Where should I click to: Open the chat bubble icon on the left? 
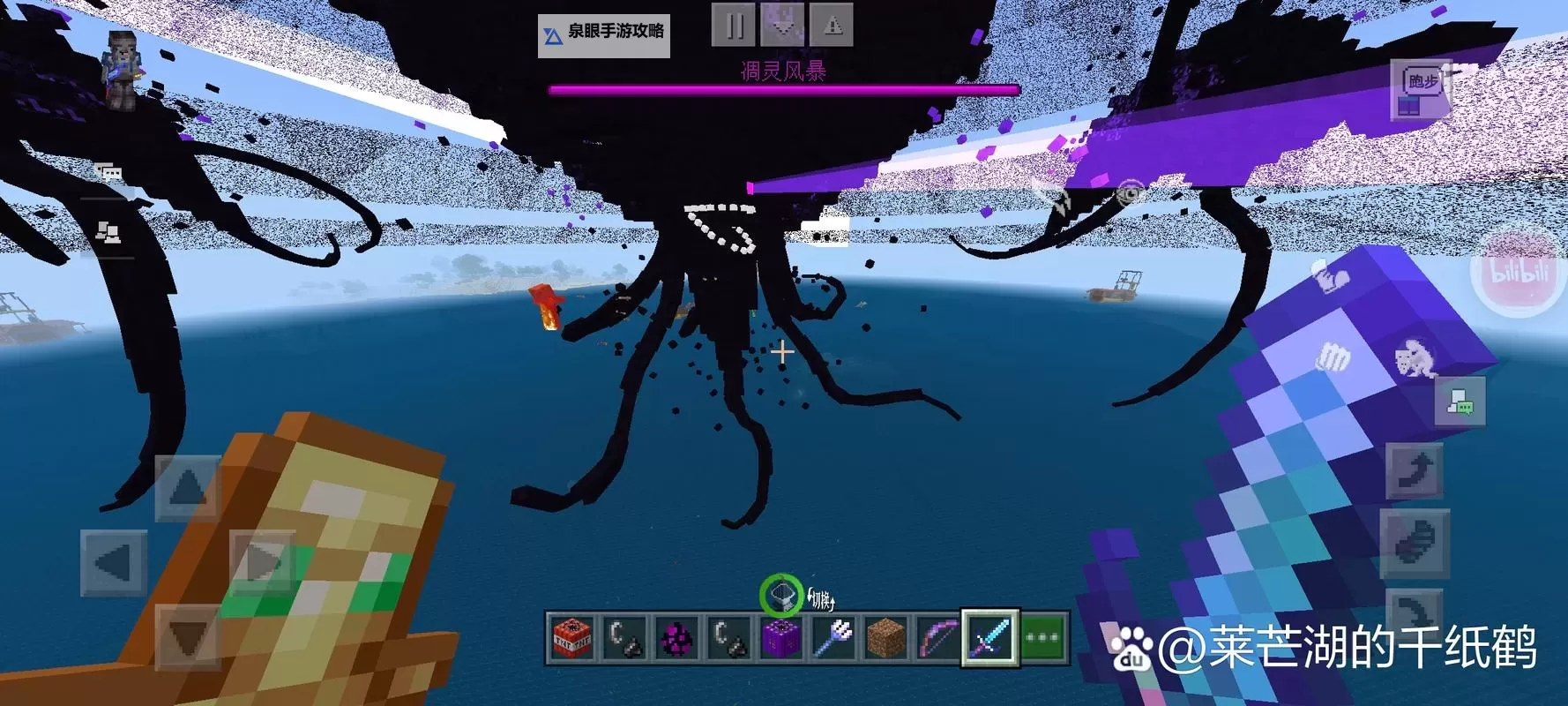[x=108, y=172]
